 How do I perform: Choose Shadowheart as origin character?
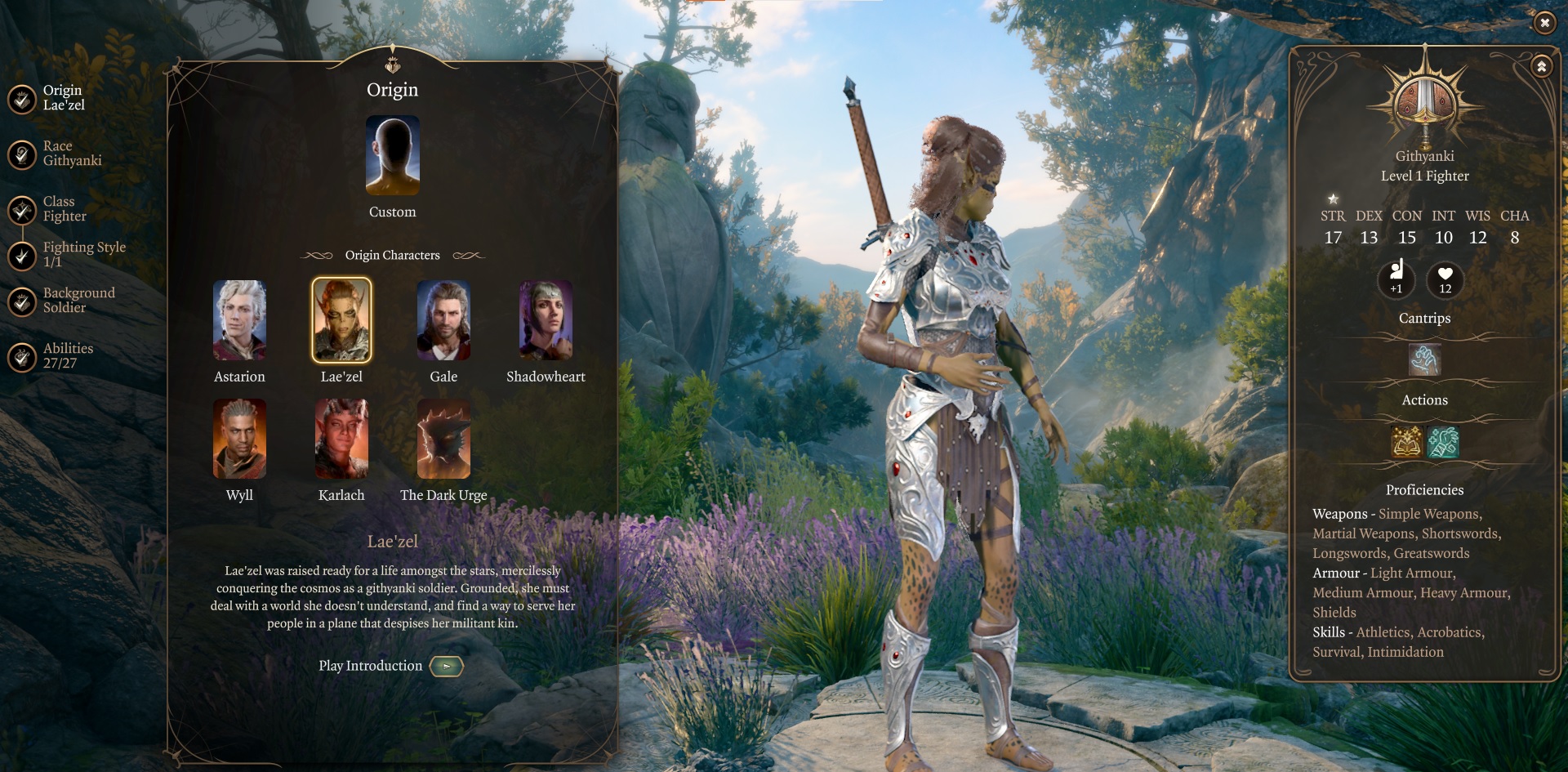pos(546,320)
